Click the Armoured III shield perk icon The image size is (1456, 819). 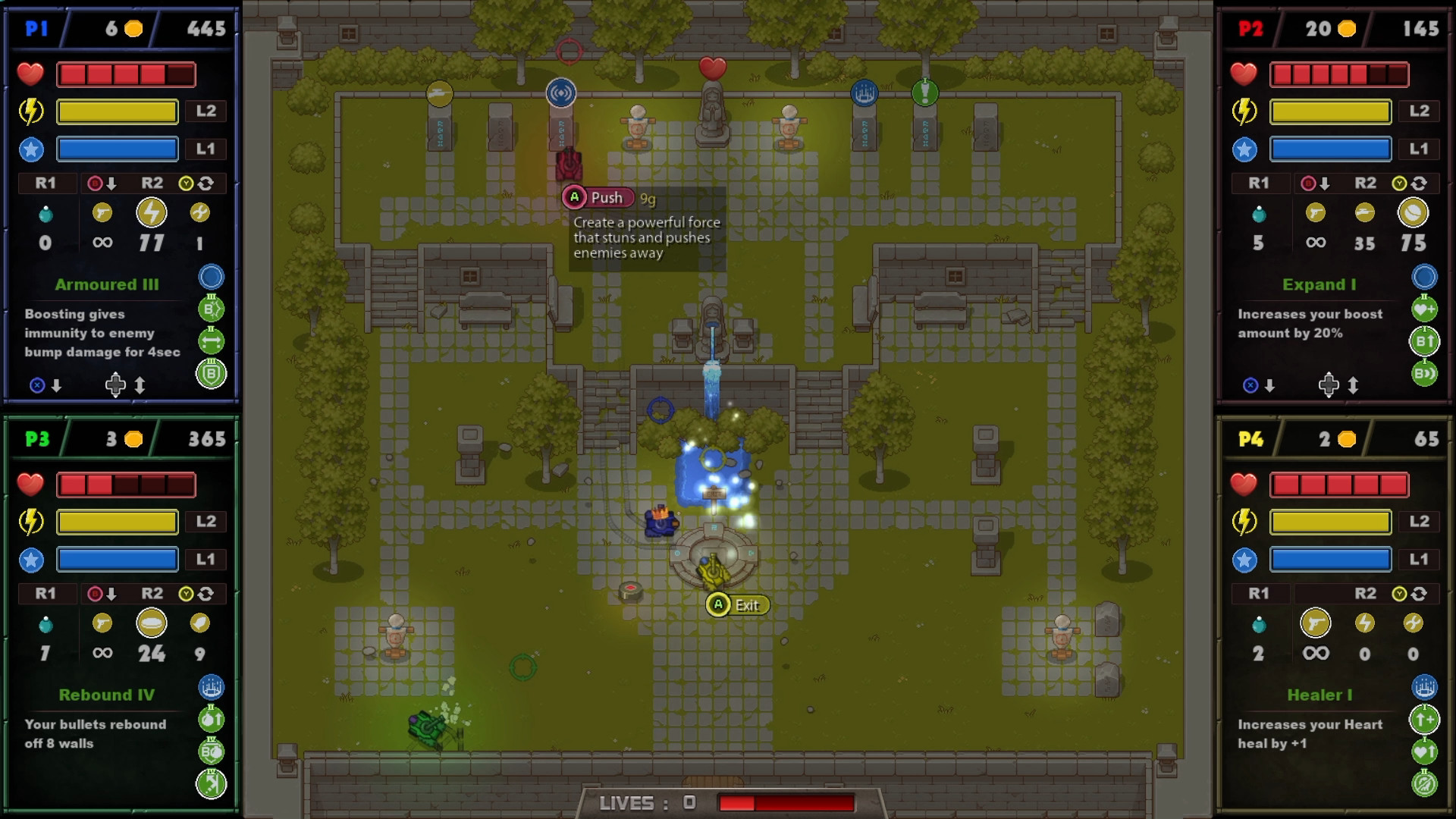(x=212, y=374)
